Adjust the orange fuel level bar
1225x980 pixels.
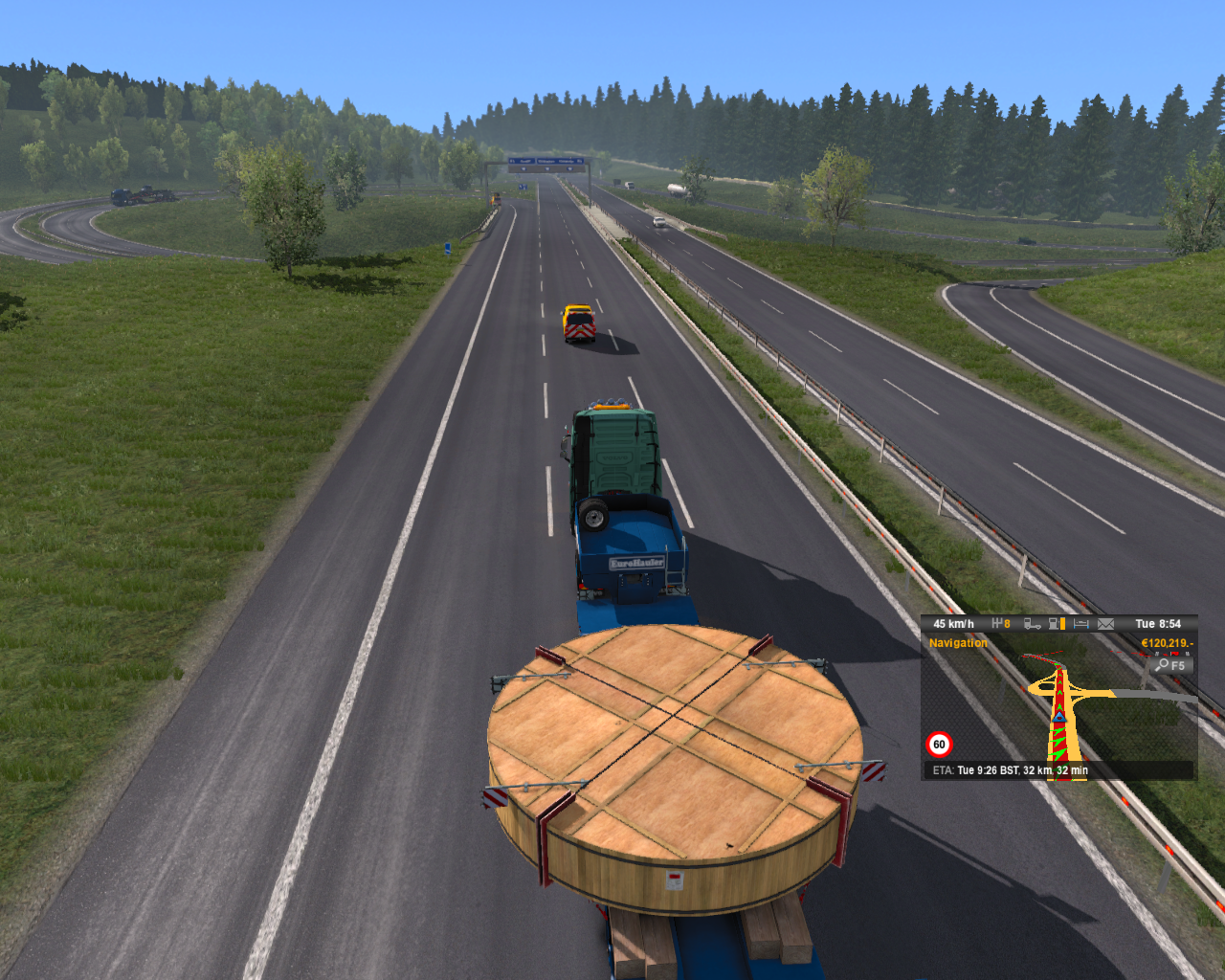click(1062, 623)
